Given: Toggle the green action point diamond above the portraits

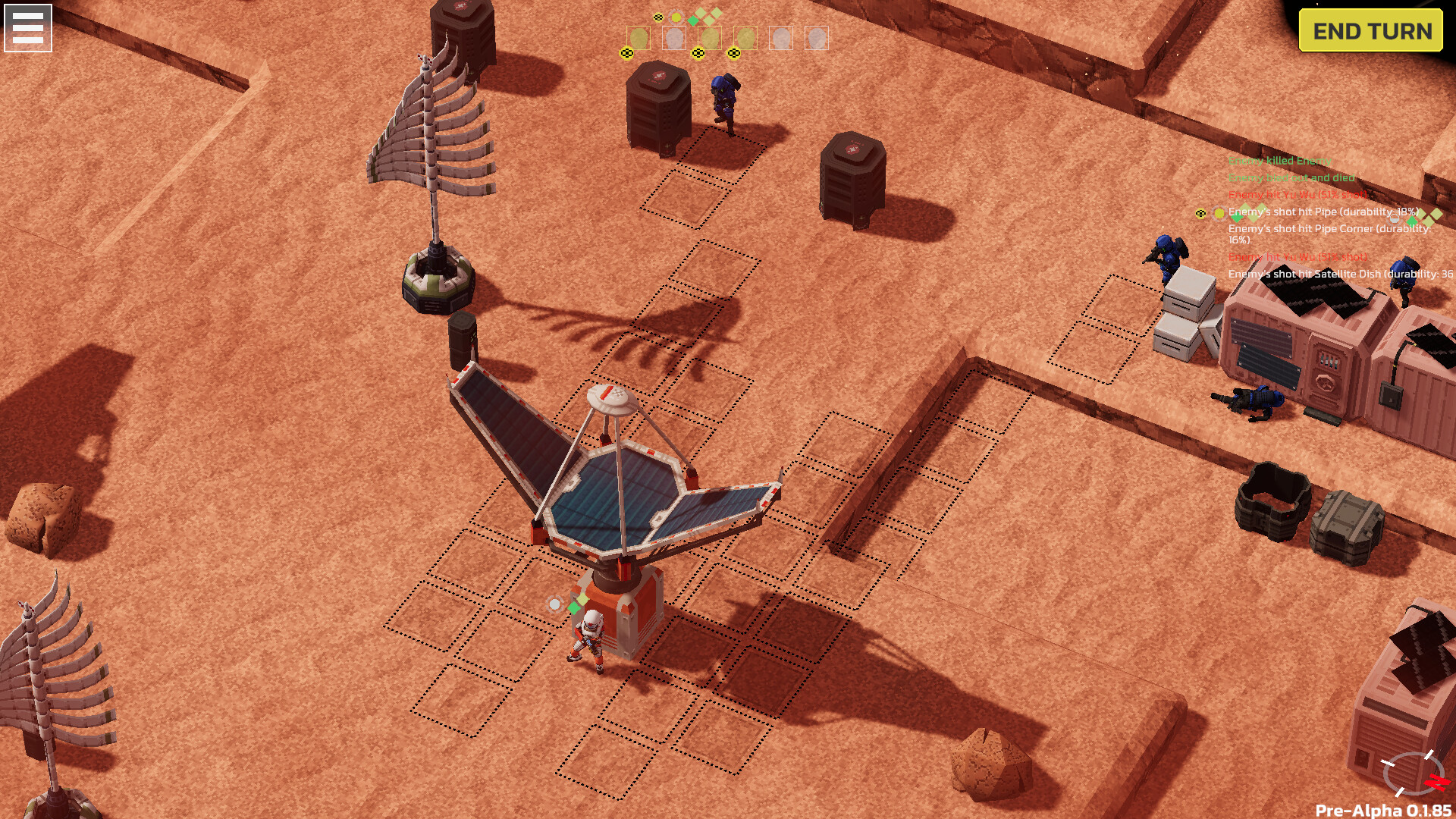Looking at the screenshot, I should tap(693, 19).
